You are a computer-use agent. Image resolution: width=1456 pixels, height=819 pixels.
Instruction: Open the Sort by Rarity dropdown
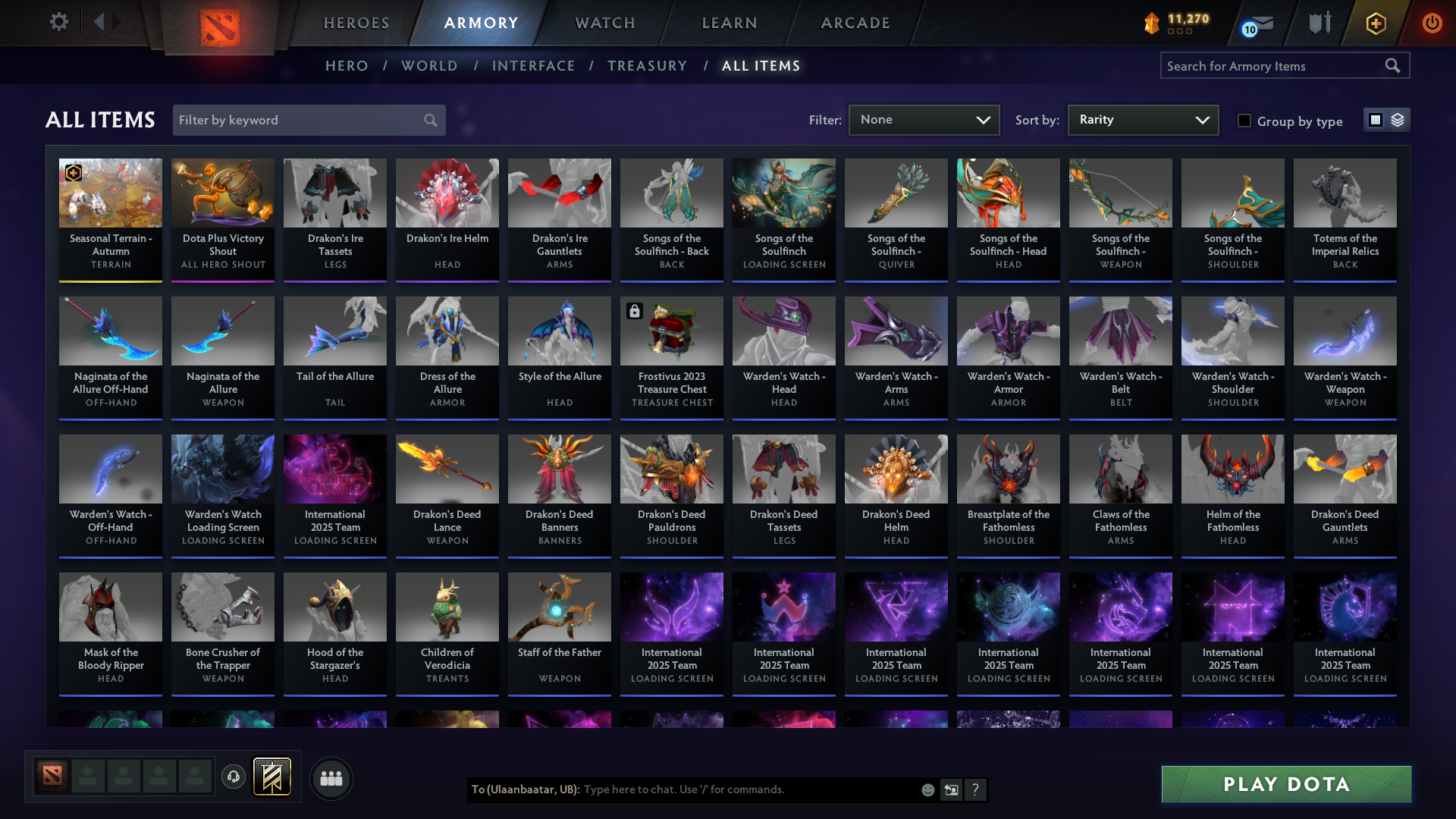pos(1142,120)
